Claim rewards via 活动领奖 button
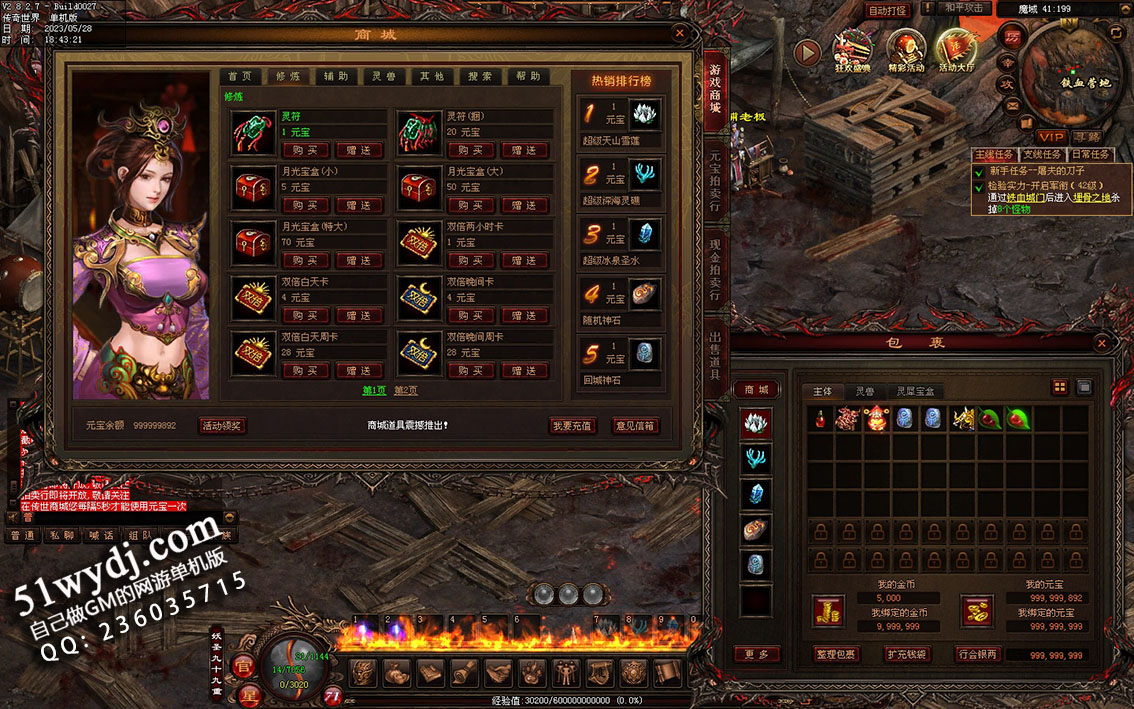 pyautogui.click(x=221, y=425)
